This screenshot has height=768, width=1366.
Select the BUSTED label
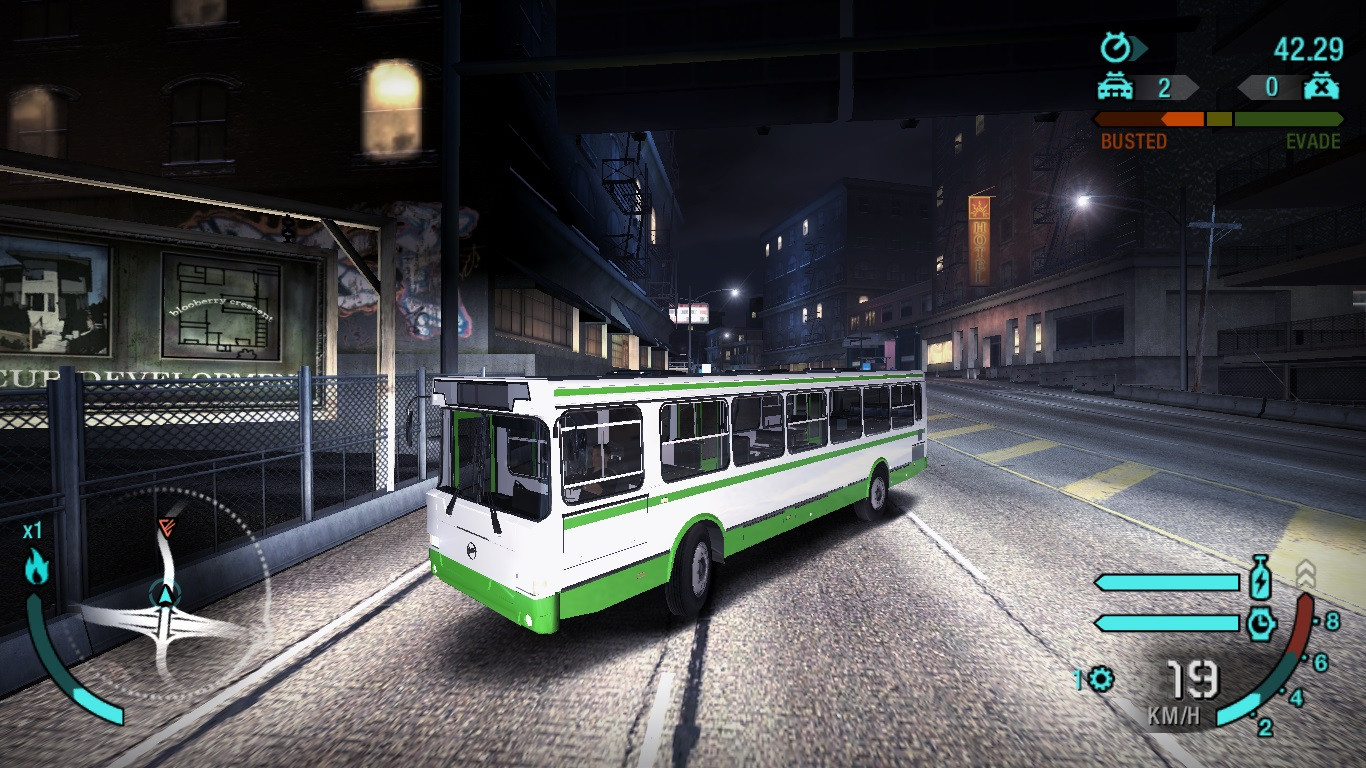(x=1134, y=139)
